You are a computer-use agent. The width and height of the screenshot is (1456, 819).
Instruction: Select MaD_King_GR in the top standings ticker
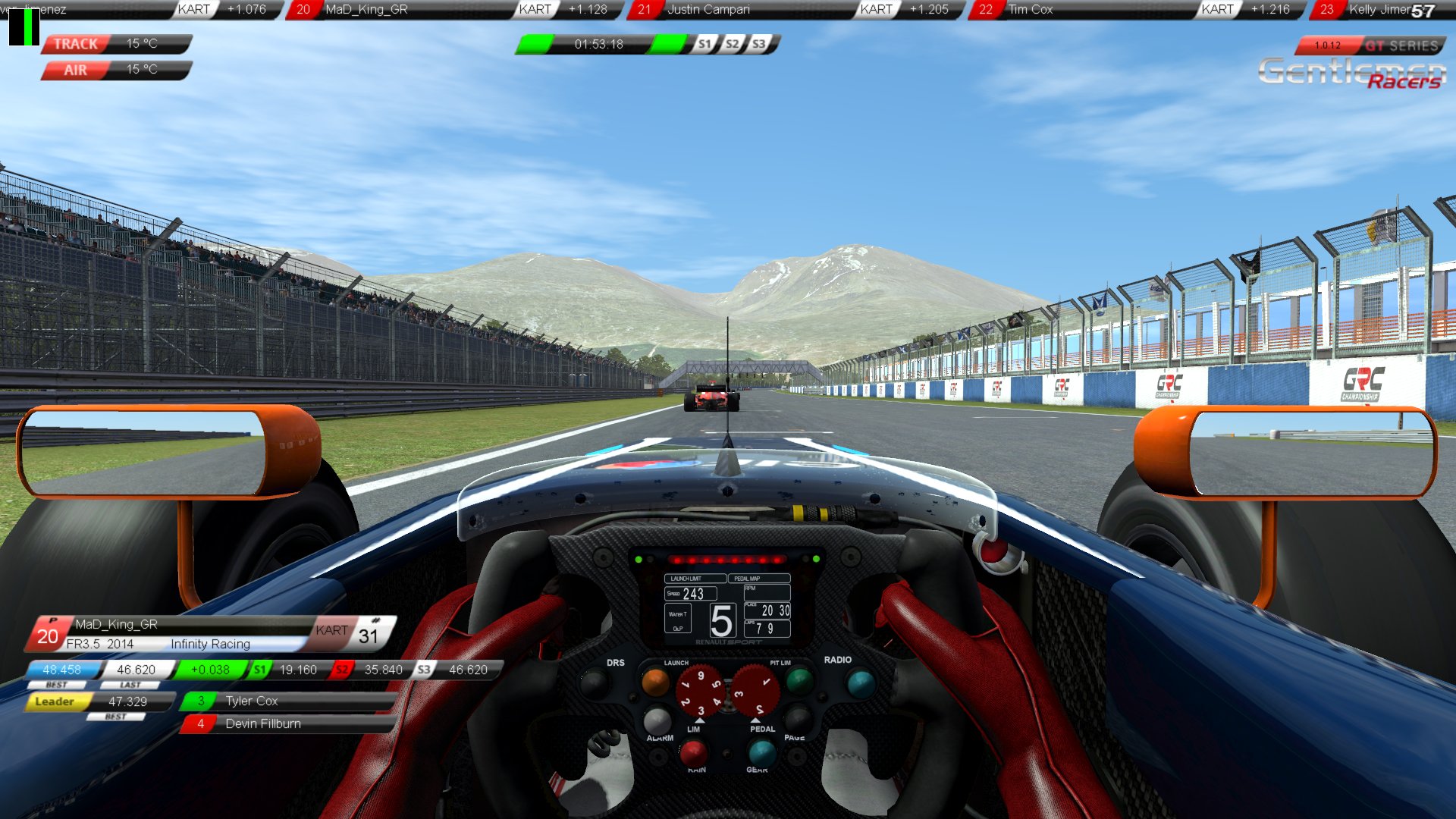coord(366,10)
